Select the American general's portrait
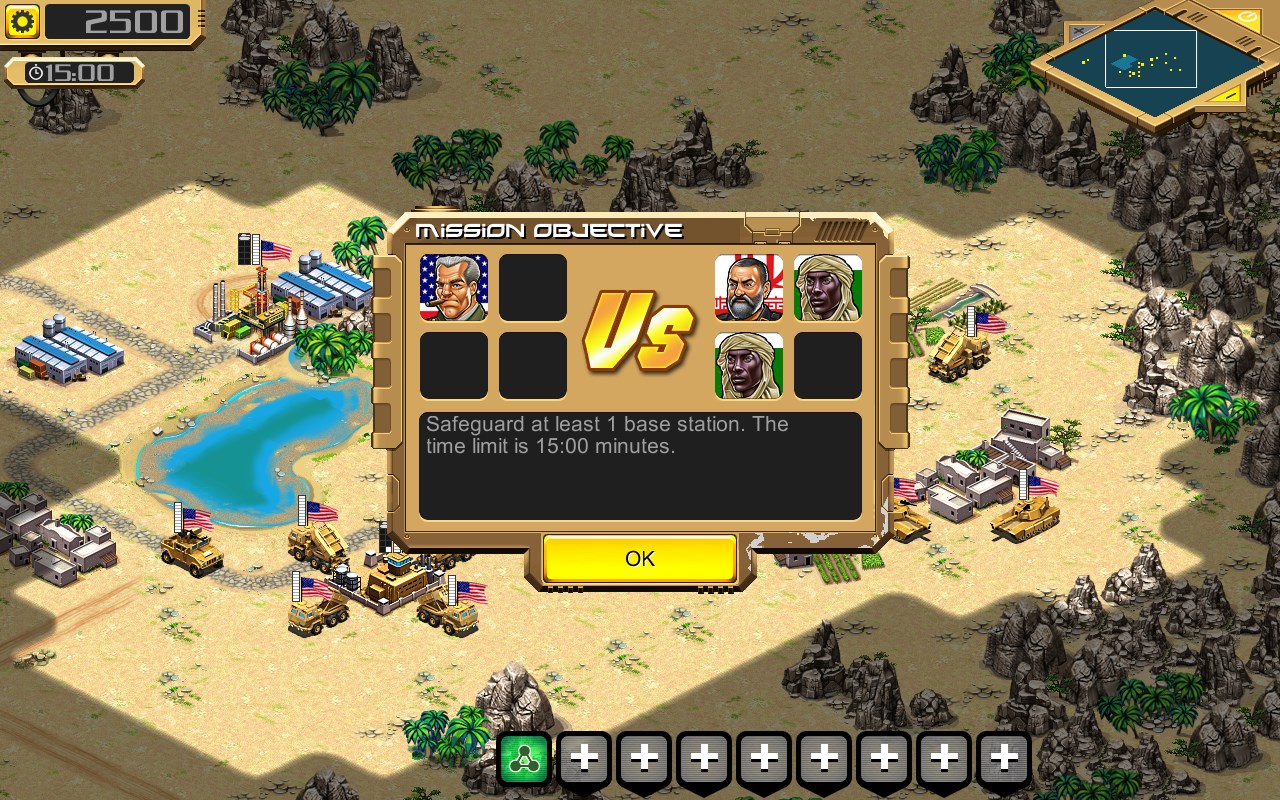 click(455, 287)
